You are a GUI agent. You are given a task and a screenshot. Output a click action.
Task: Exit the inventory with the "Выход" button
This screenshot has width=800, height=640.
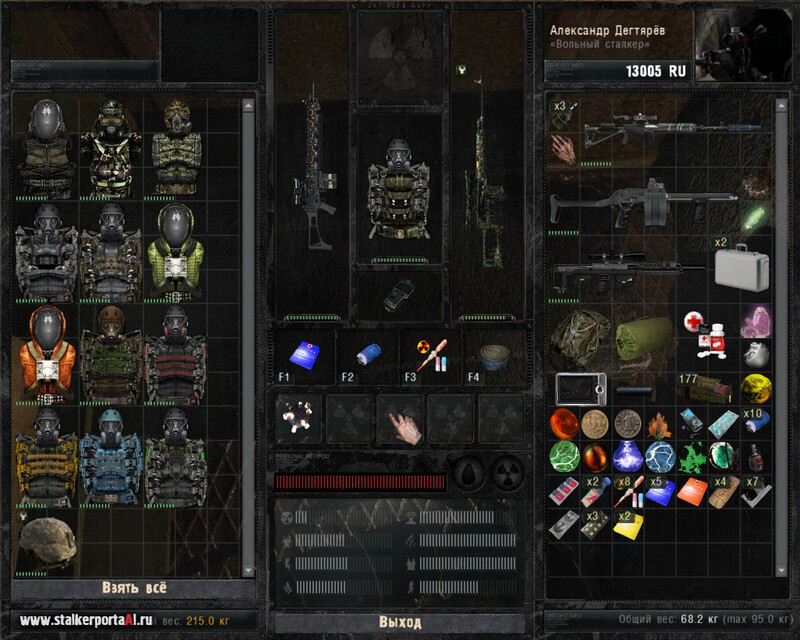point(400,621)
